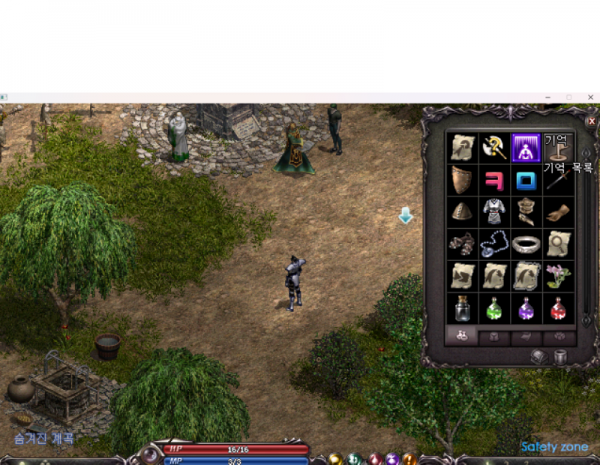Select the empty glass bottle
Image resolution: width=600 pixels, height=465 pixels.
461,308
